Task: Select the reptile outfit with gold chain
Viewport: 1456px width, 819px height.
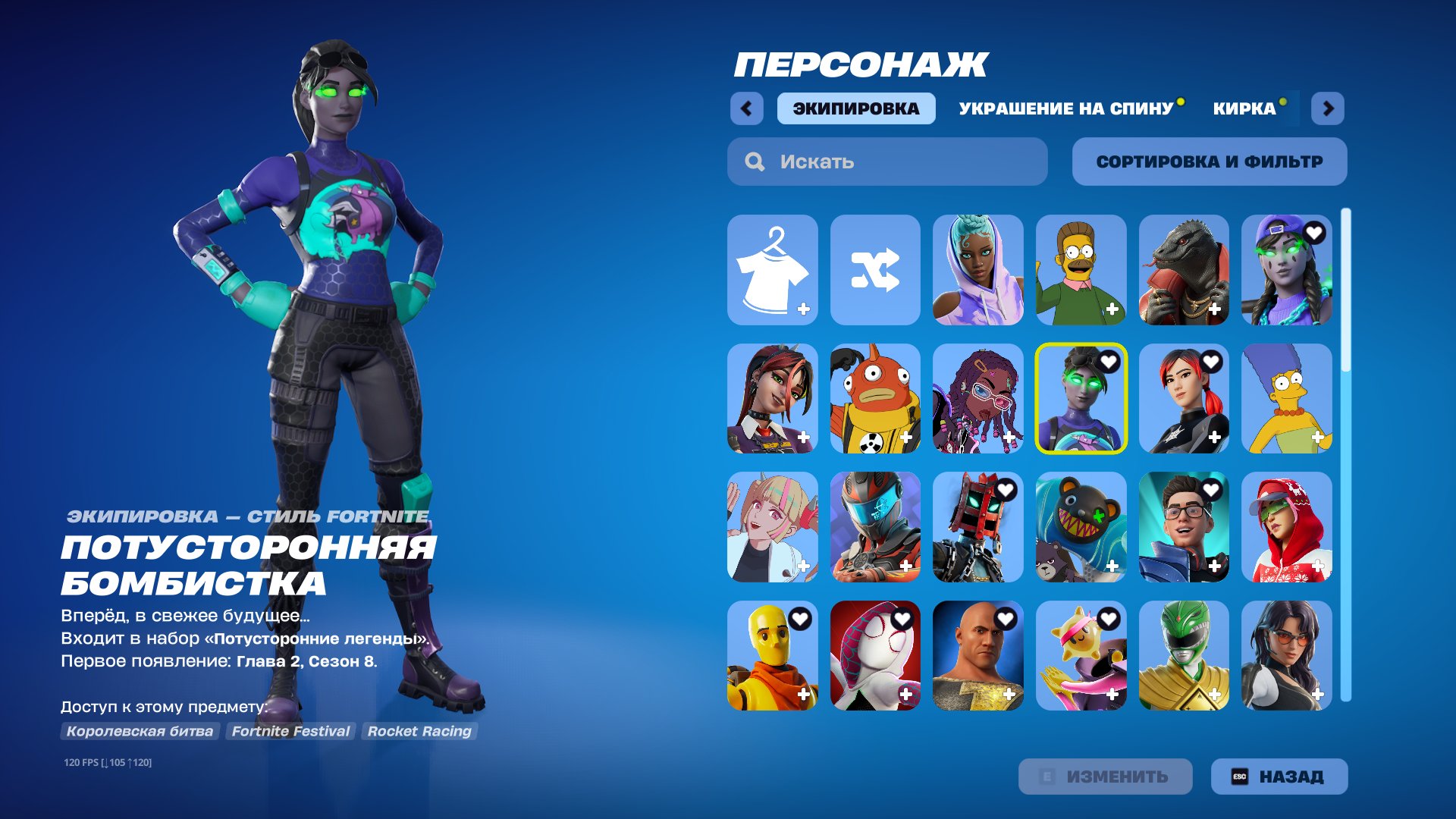Action: pyautogui.click(x=1185, y=271)
